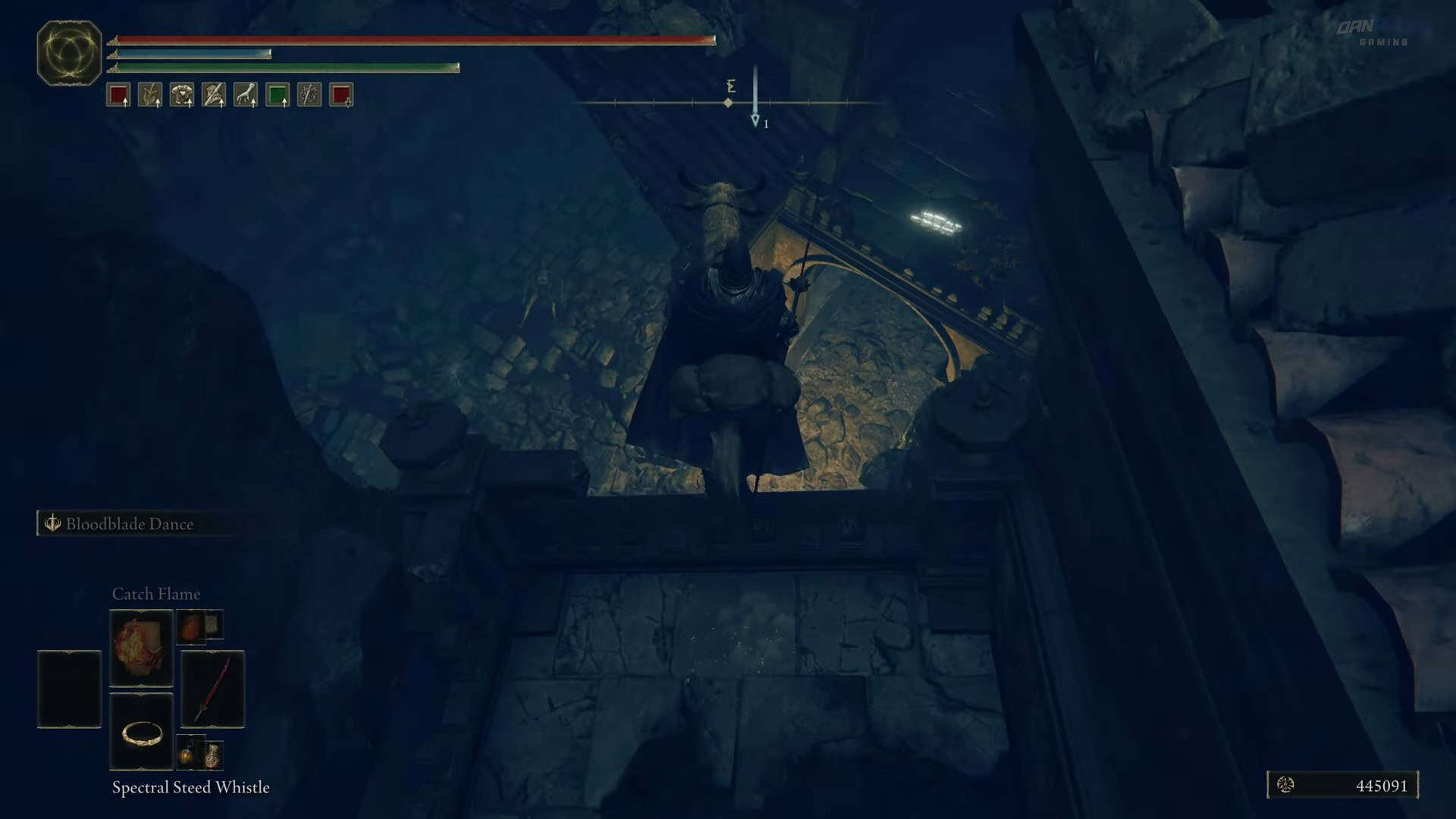
Task: Select the Catch Flame spell slot
Action: (141, 648)
